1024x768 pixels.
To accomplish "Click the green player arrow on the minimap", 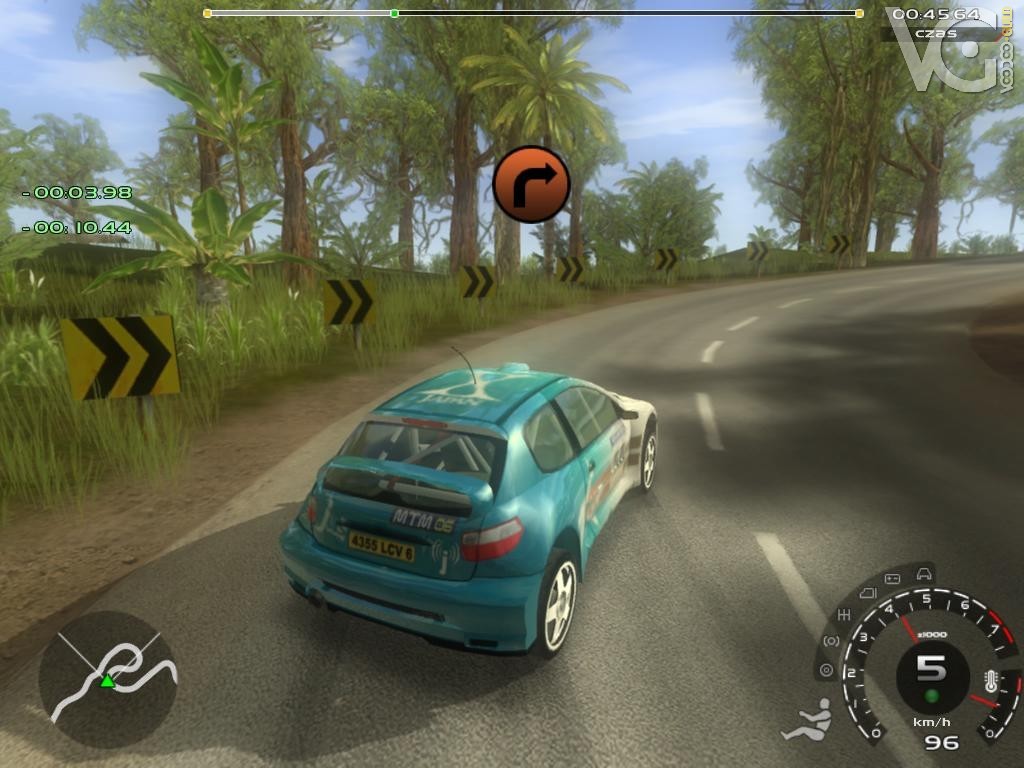I will tap(107, 681).
